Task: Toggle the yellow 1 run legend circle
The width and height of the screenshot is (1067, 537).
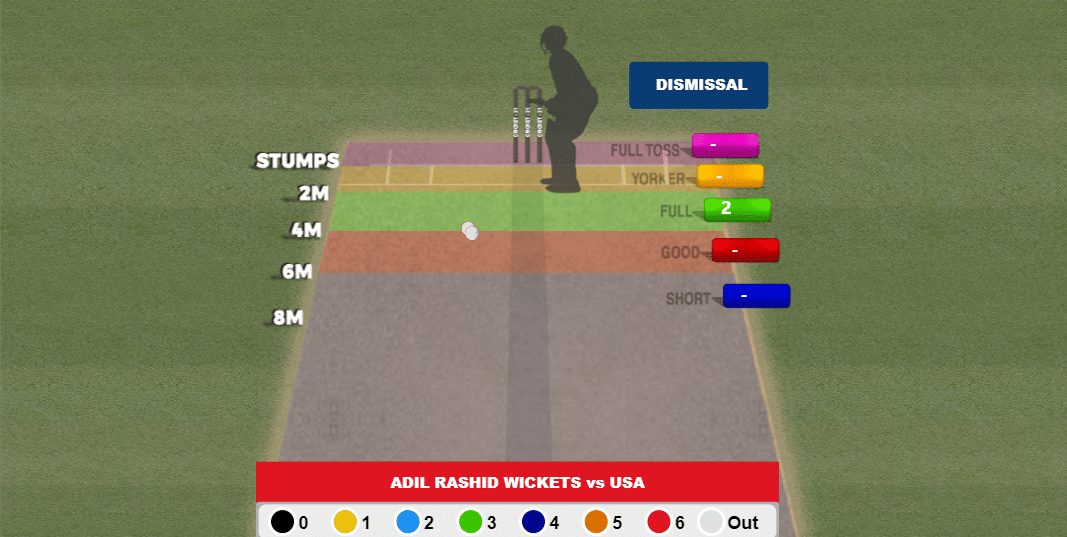Action: coord(345,522)
